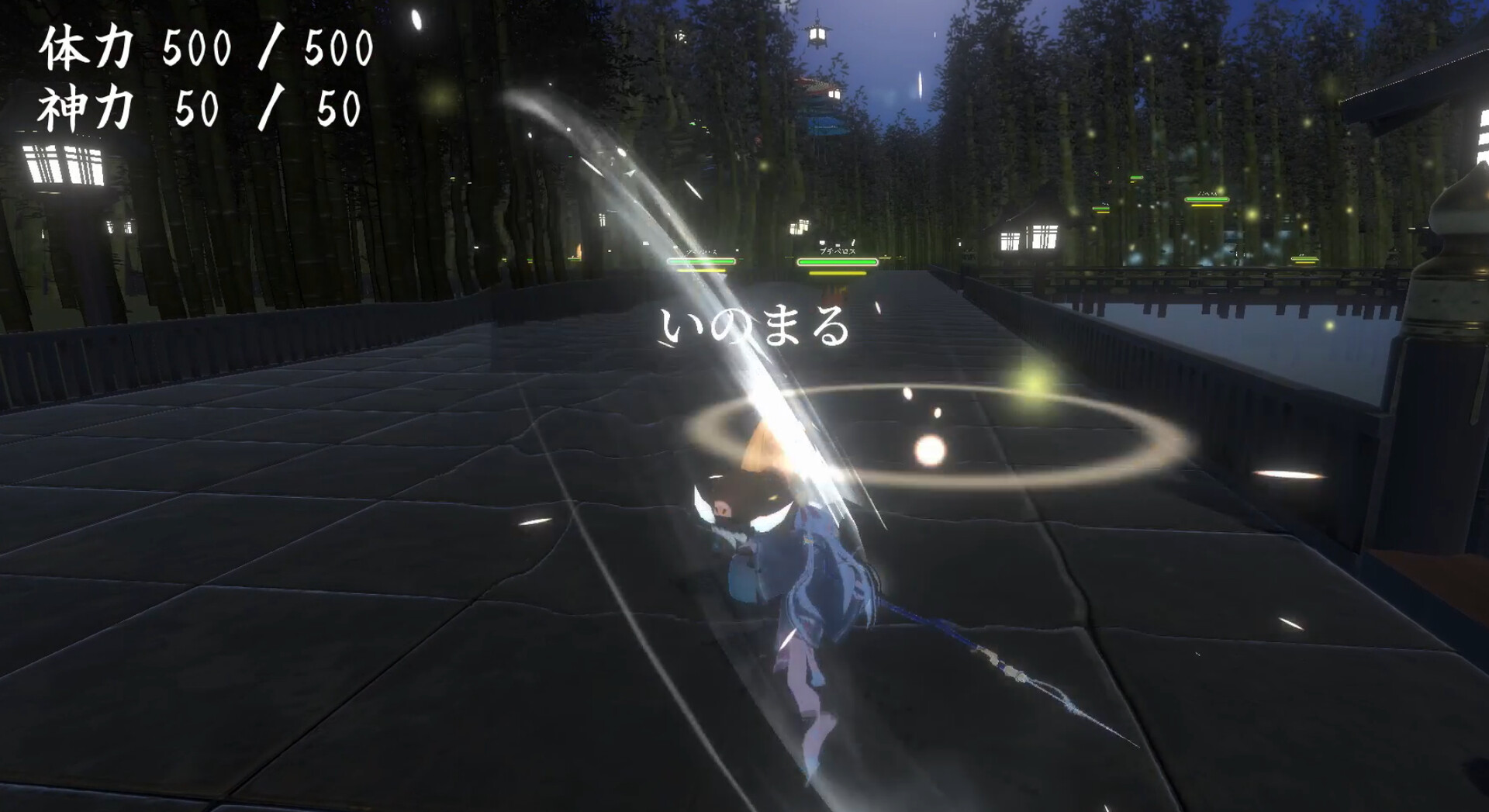Click the left enemy's name label
1489x812 pixels.
(702, 252)
